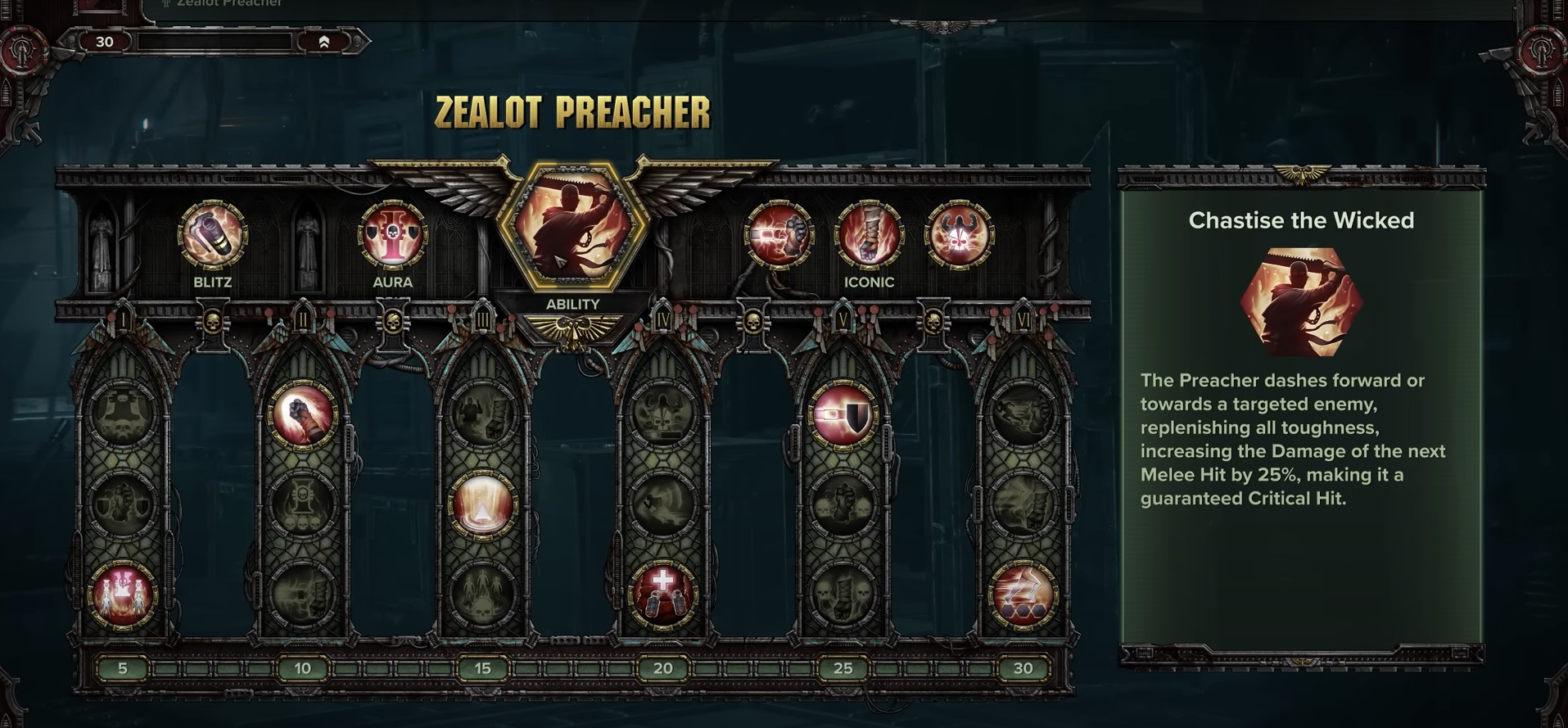
Task: Choose the black and white shield talent
Action: click(843, 415)
